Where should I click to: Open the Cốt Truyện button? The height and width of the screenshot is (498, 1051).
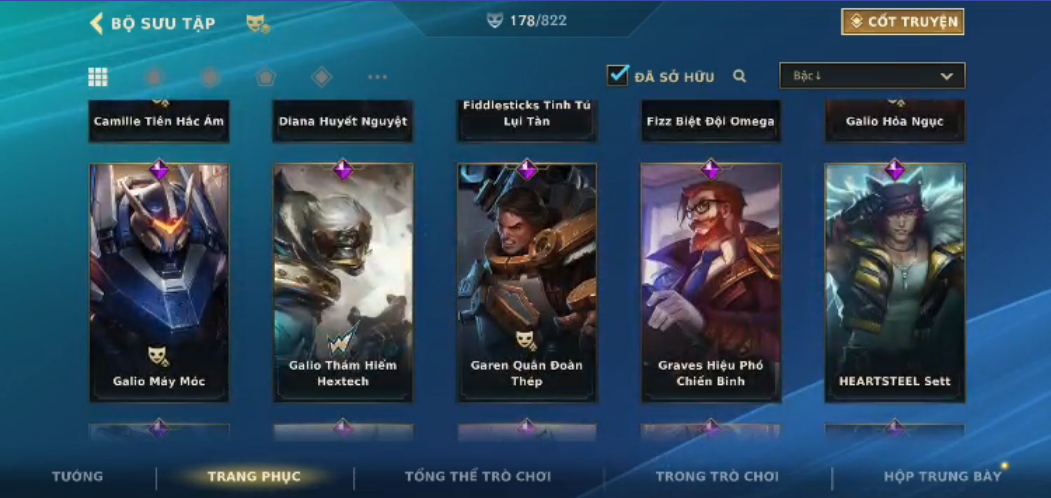coord(903,22)
